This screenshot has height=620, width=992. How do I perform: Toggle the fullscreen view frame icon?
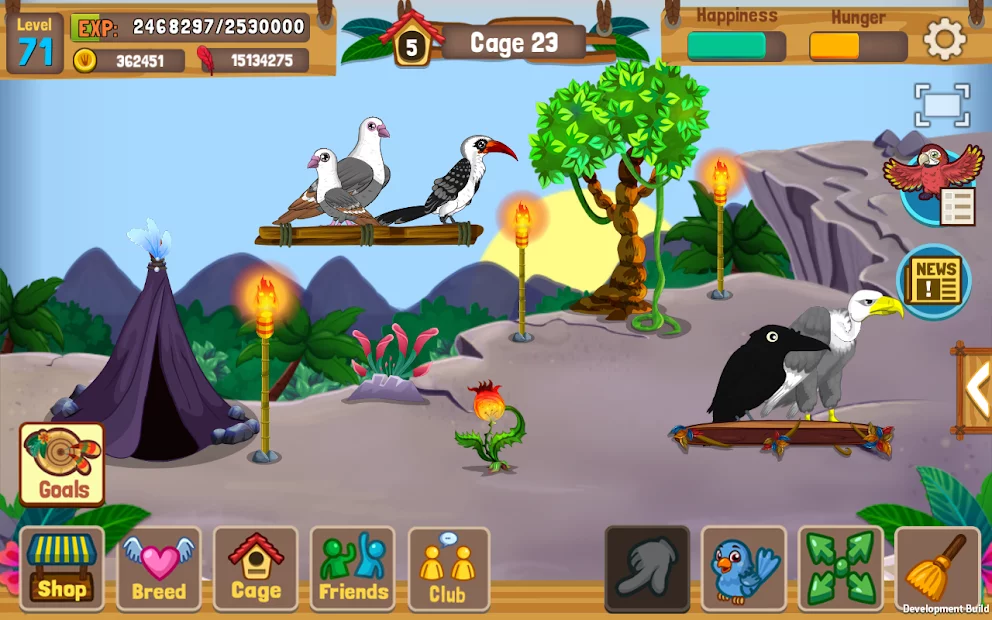click(942, 105)
